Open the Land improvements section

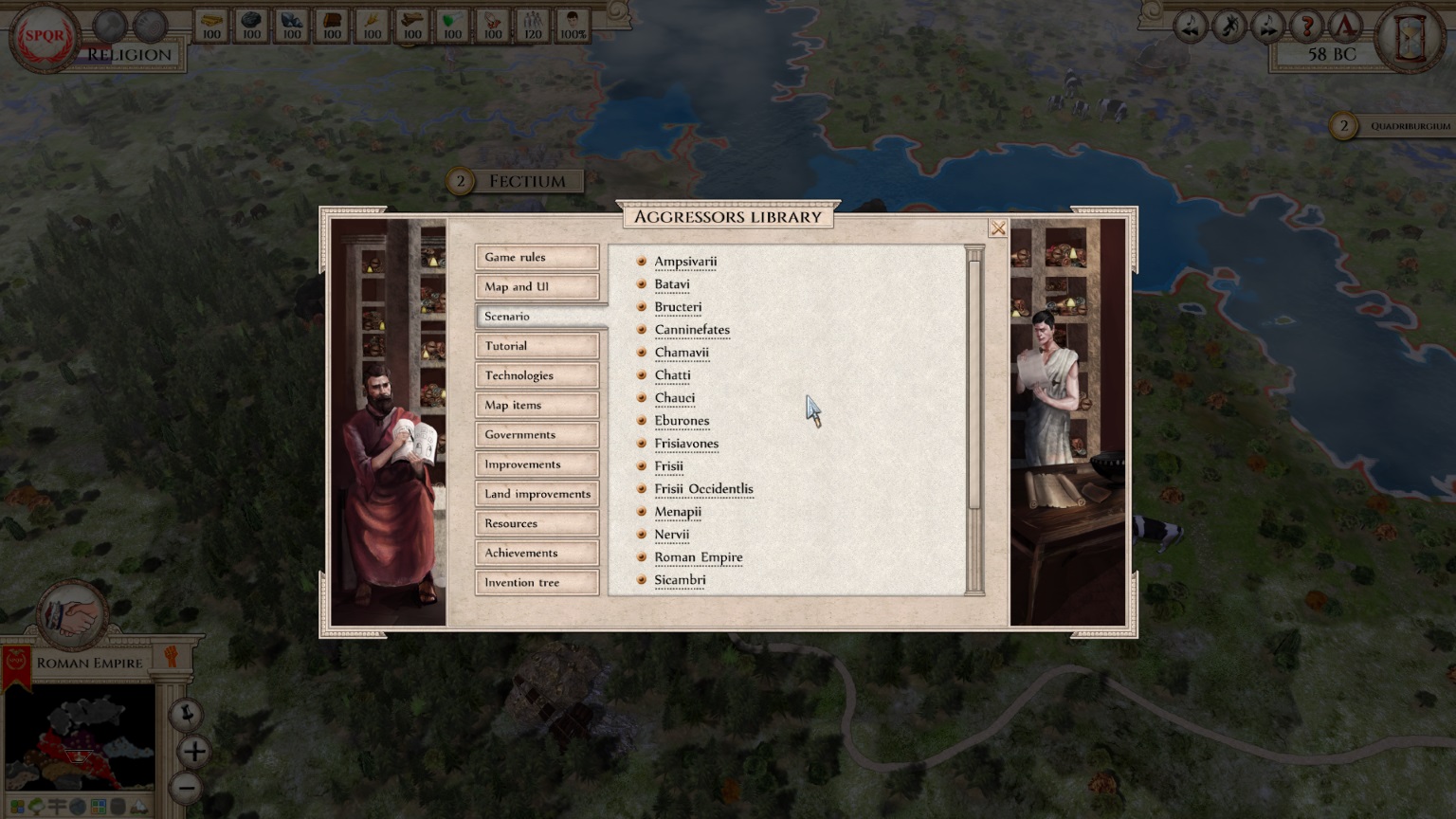[x=537, y=494]
